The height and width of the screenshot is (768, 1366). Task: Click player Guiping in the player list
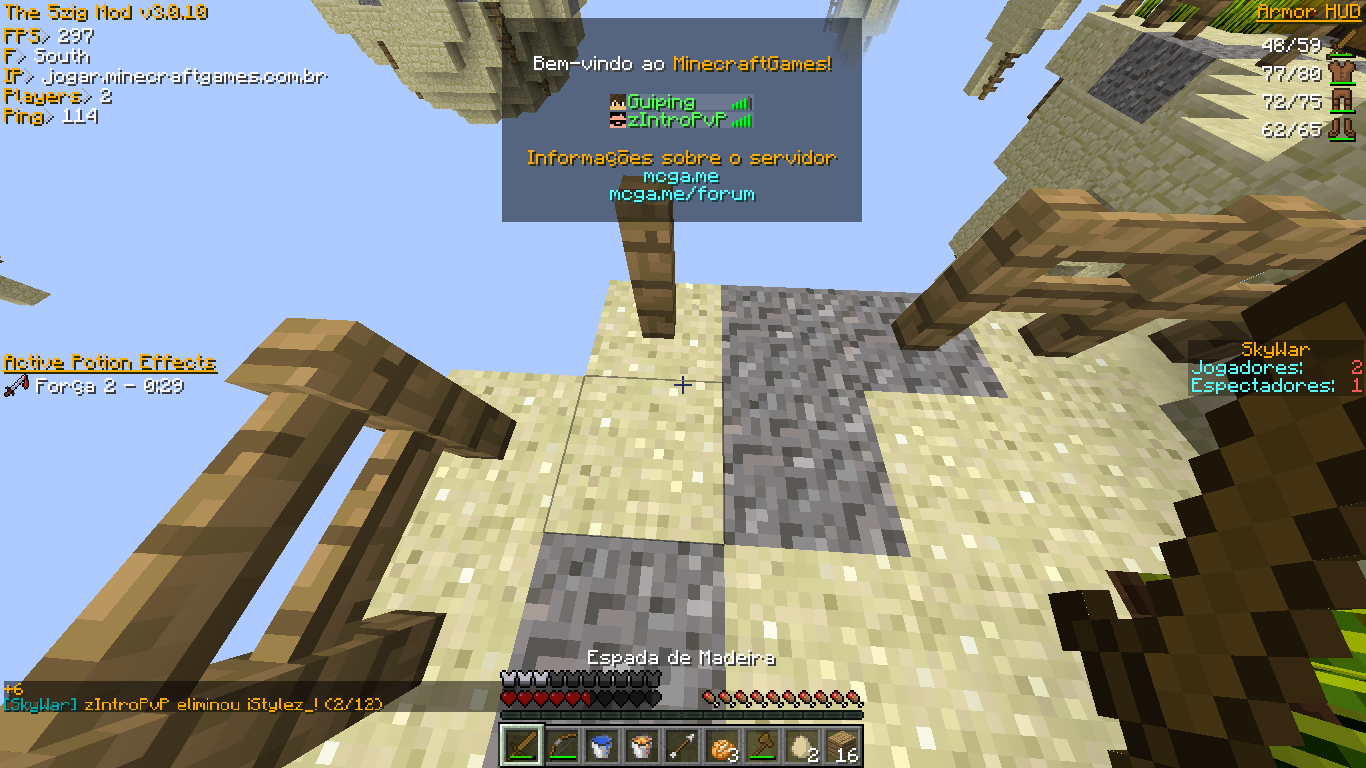click(661, 102)
